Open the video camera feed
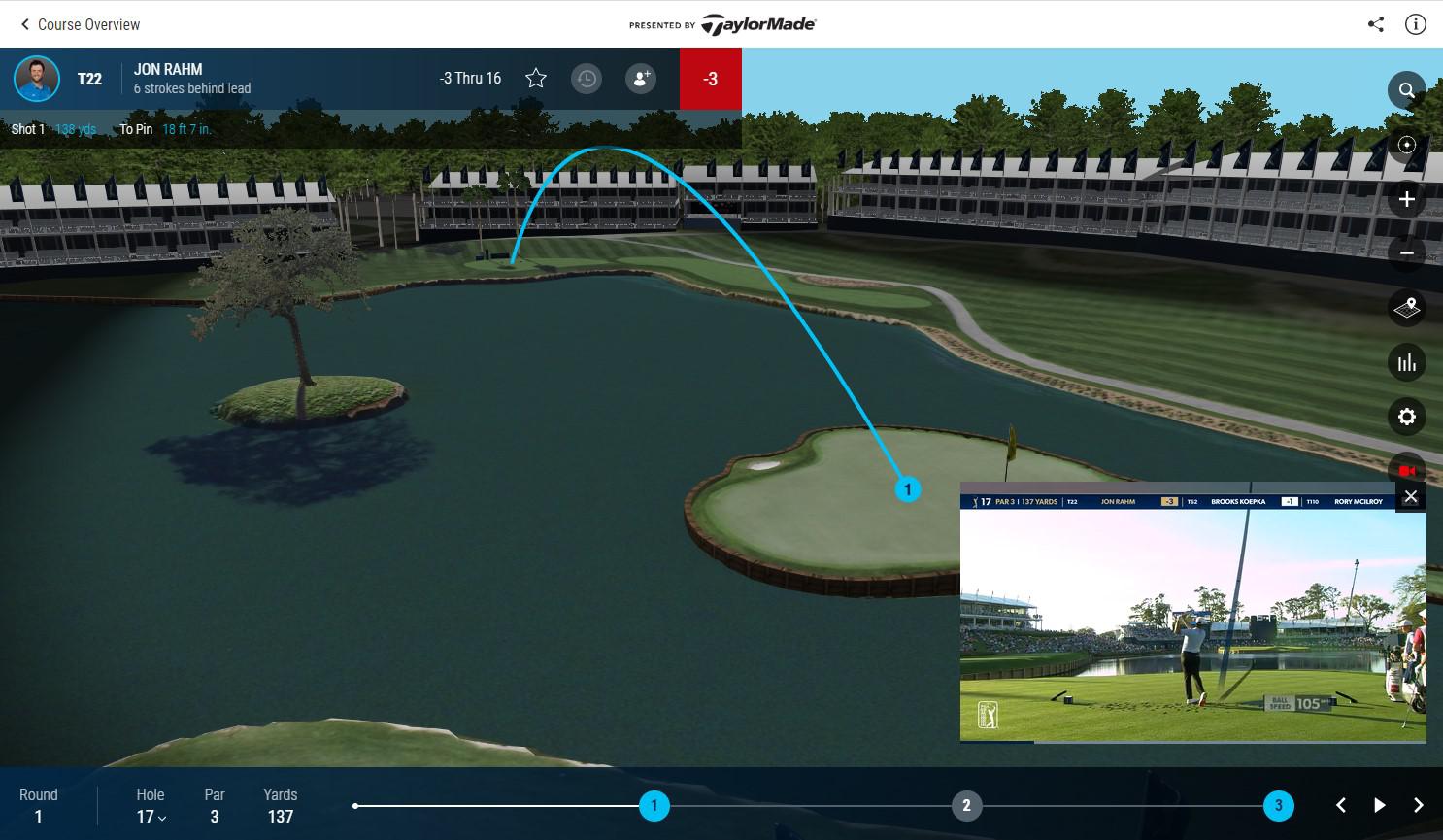Image resolution: width=1443 pixels, height=840 pixels. (1406, 470)
